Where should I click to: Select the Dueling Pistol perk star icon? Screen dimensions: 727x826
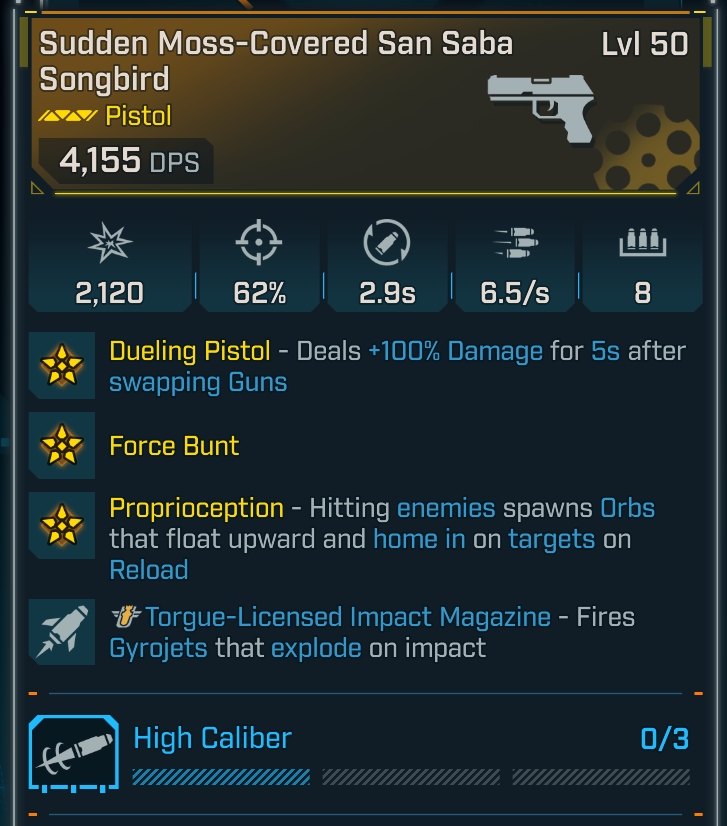pos(62,365)
